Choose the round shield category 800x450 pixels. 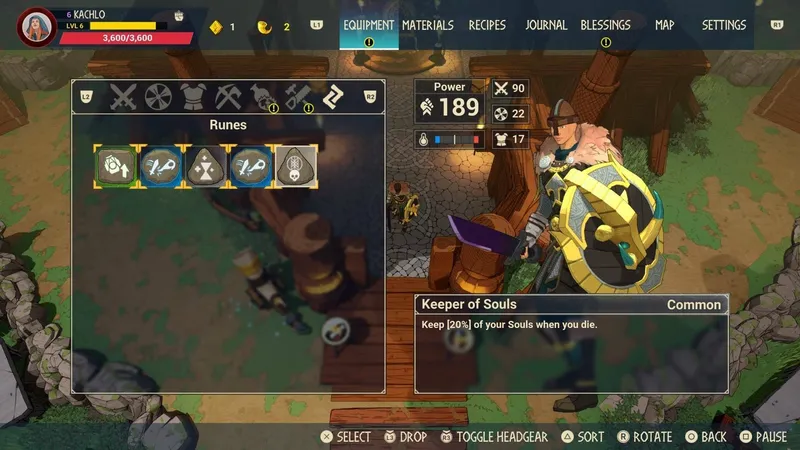coord(157,97)
